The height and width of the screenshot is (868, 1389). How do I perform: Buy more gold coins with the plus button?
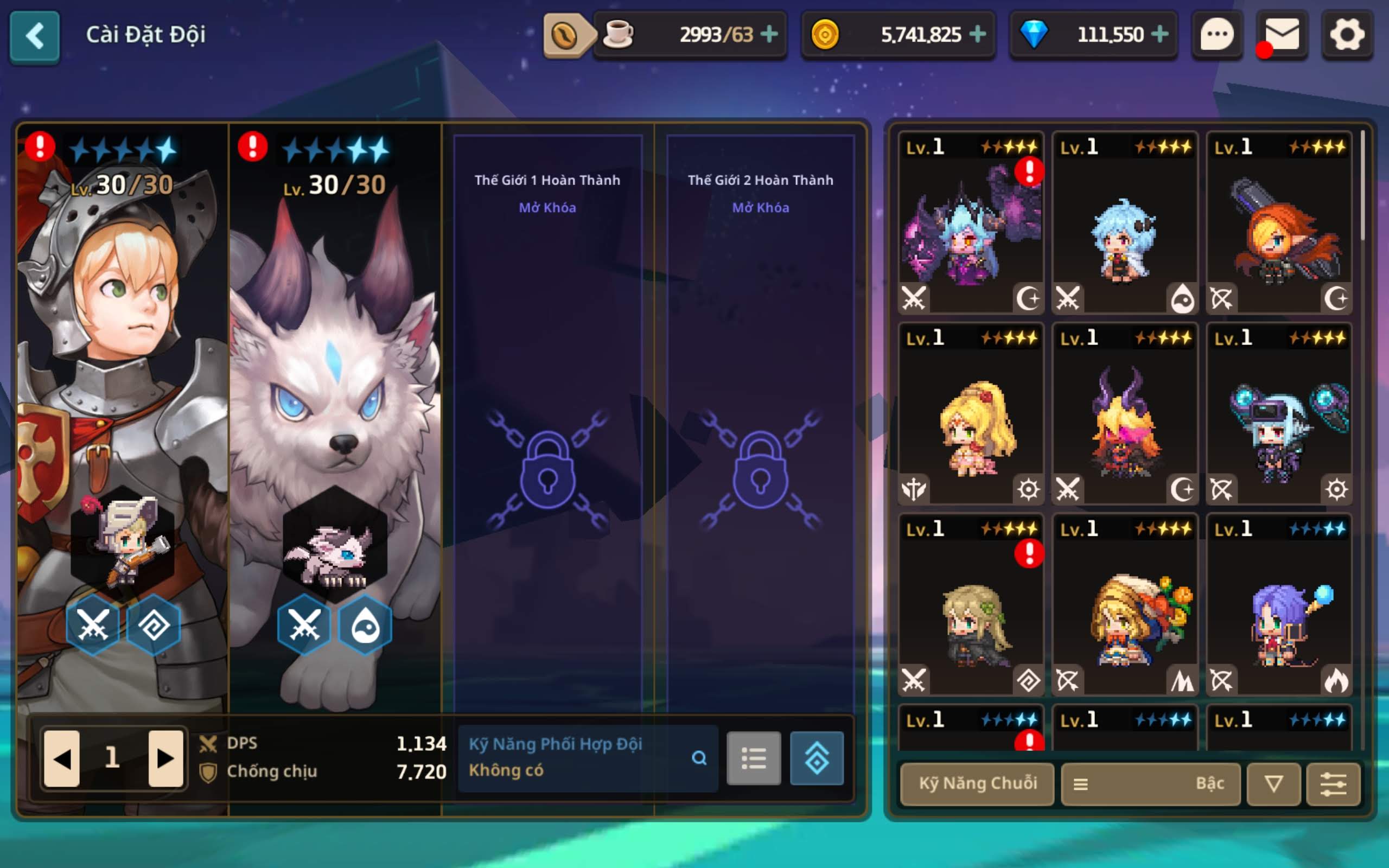pos(978,34)
